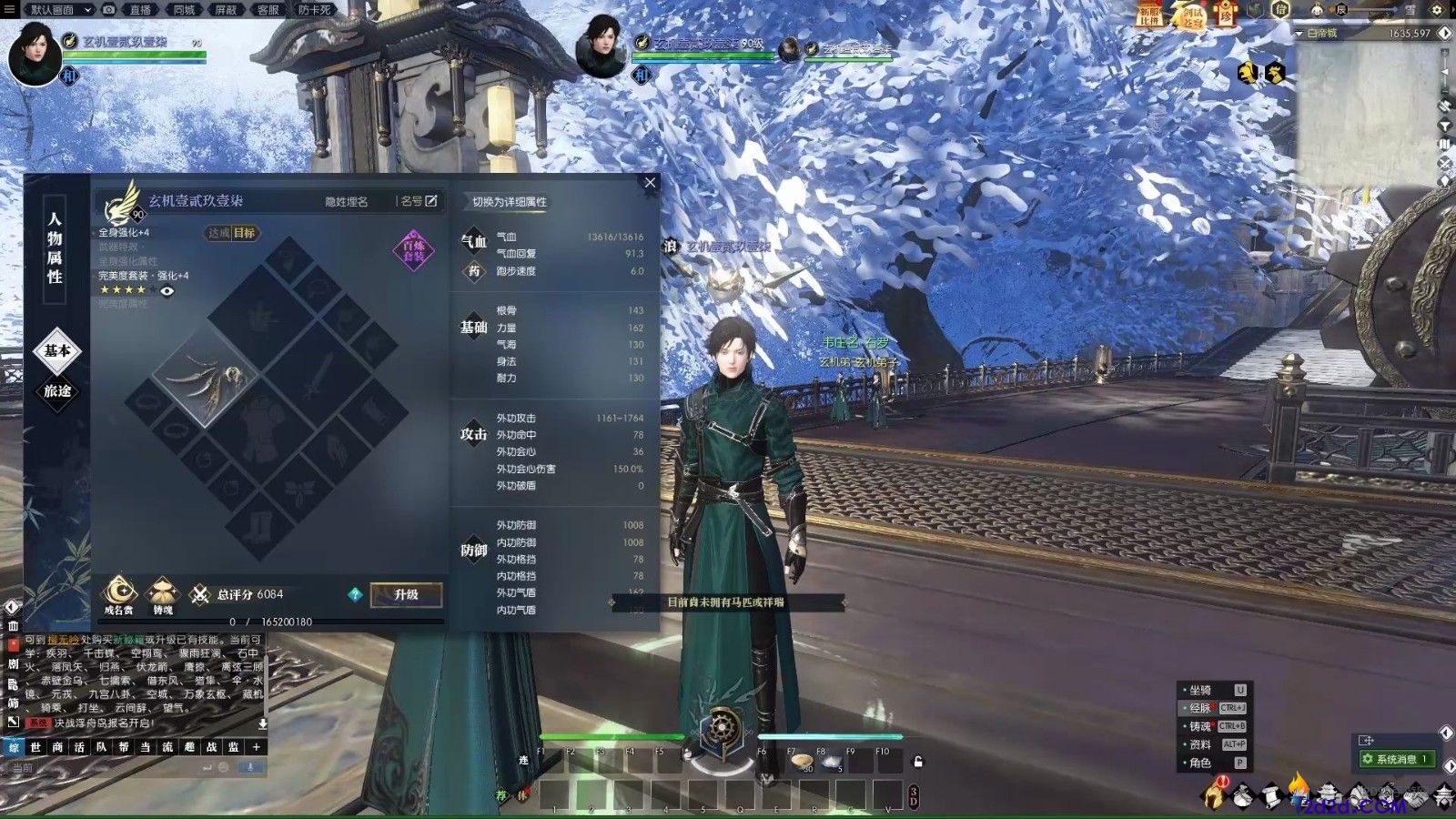Screen dimensions: 1456x819
Task: Select the 世 world chat tab
Action: [35, 747]
